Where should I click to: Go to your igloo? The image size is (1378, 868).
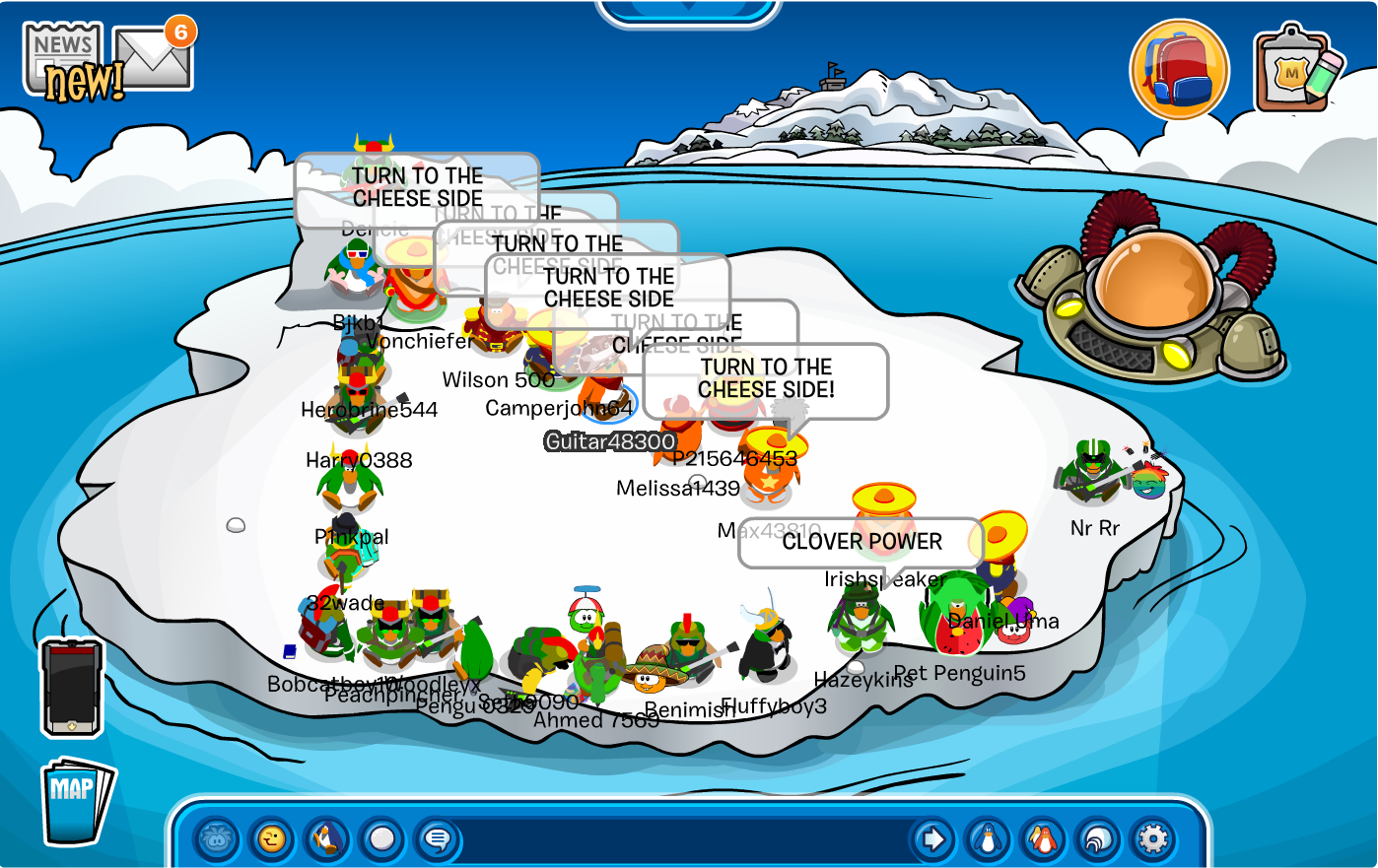point(1097,839)
